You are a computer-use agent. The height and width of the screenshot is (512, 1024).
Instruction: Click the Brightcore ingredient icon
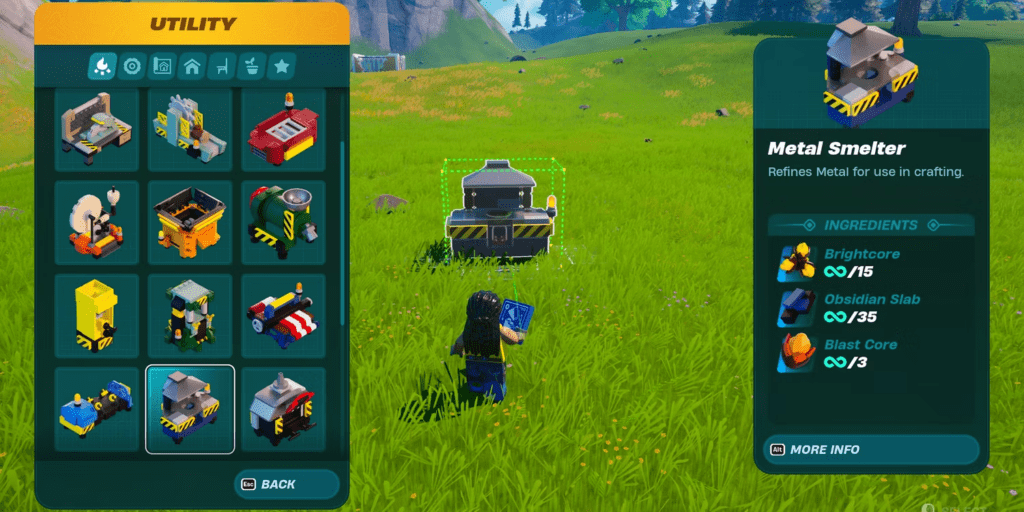tap(797, 263)
